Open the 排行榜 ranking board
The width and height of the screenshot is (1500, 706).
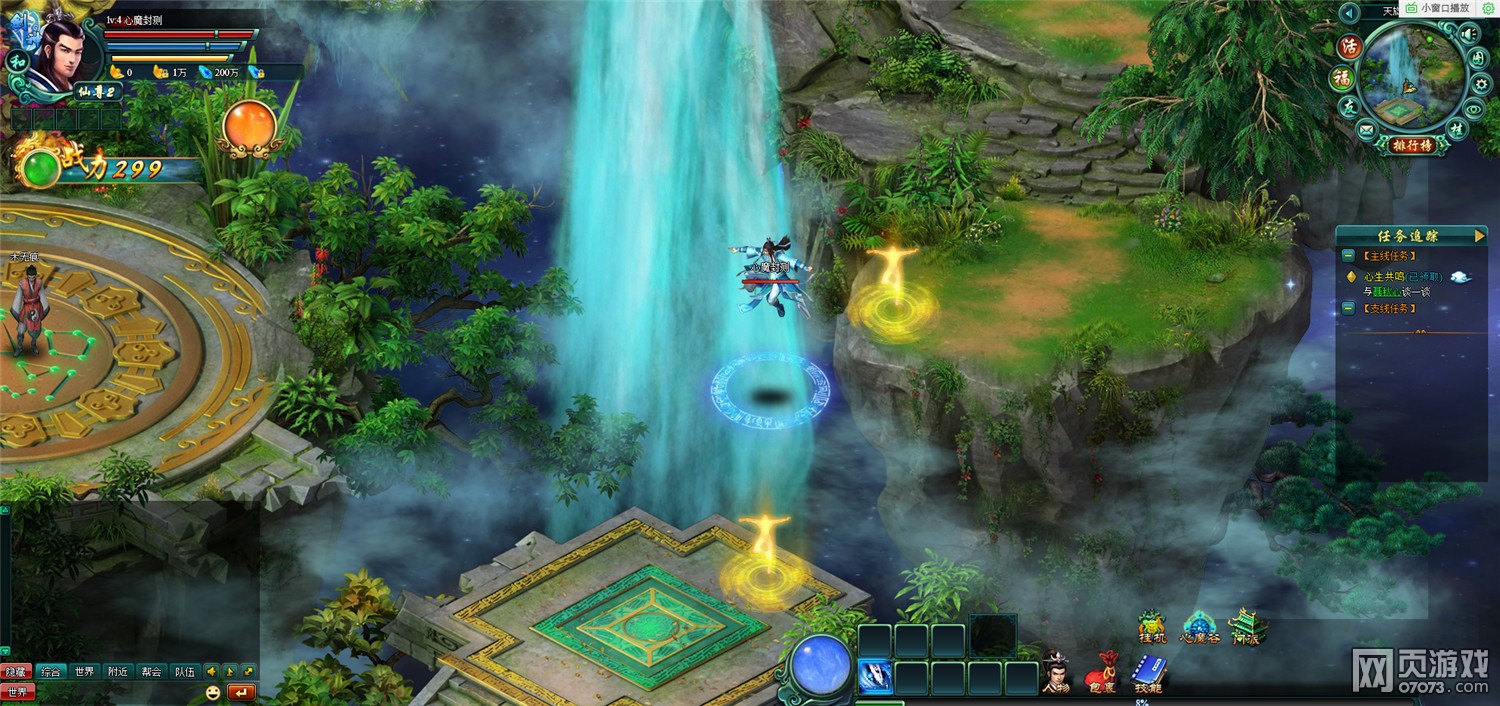(1412, 145)
